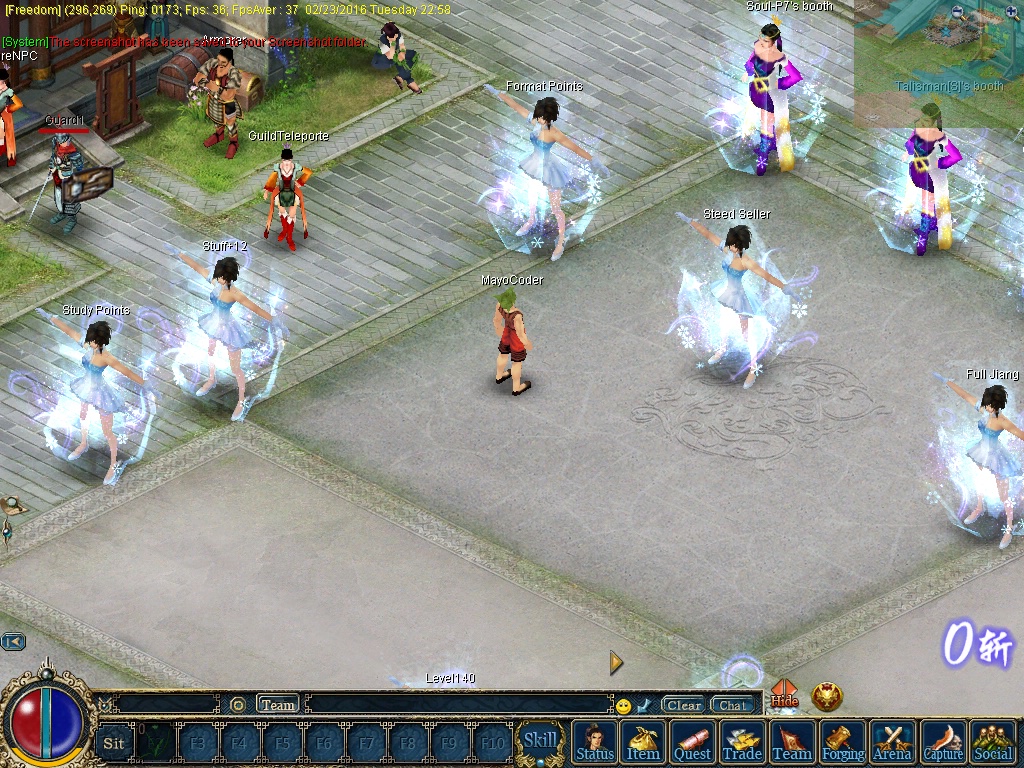Enter the Arena menu

tap(892, 742)
